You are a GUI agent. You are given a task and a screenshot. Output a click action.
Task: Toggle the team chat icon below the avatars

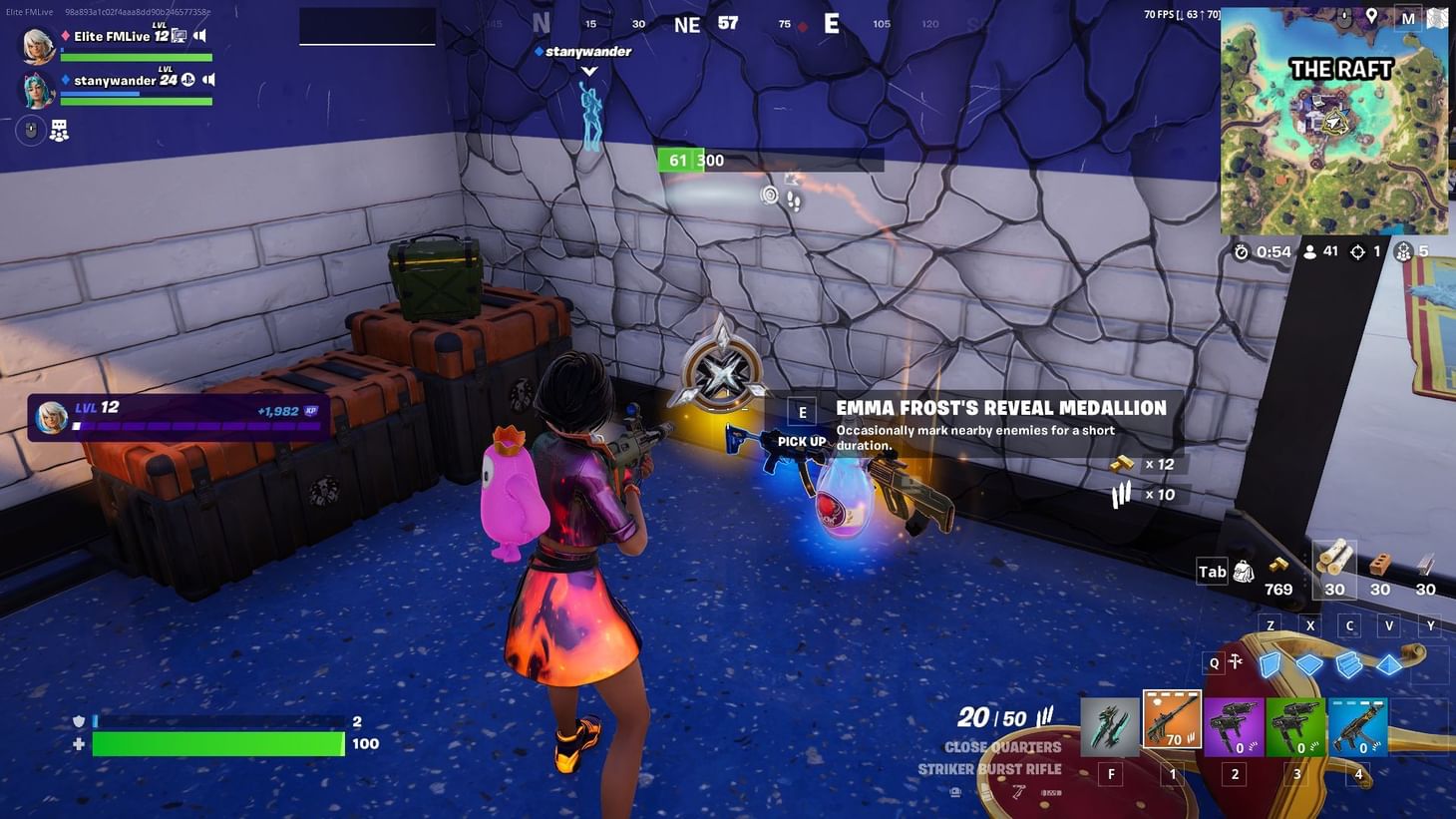(x=60, y=131)
